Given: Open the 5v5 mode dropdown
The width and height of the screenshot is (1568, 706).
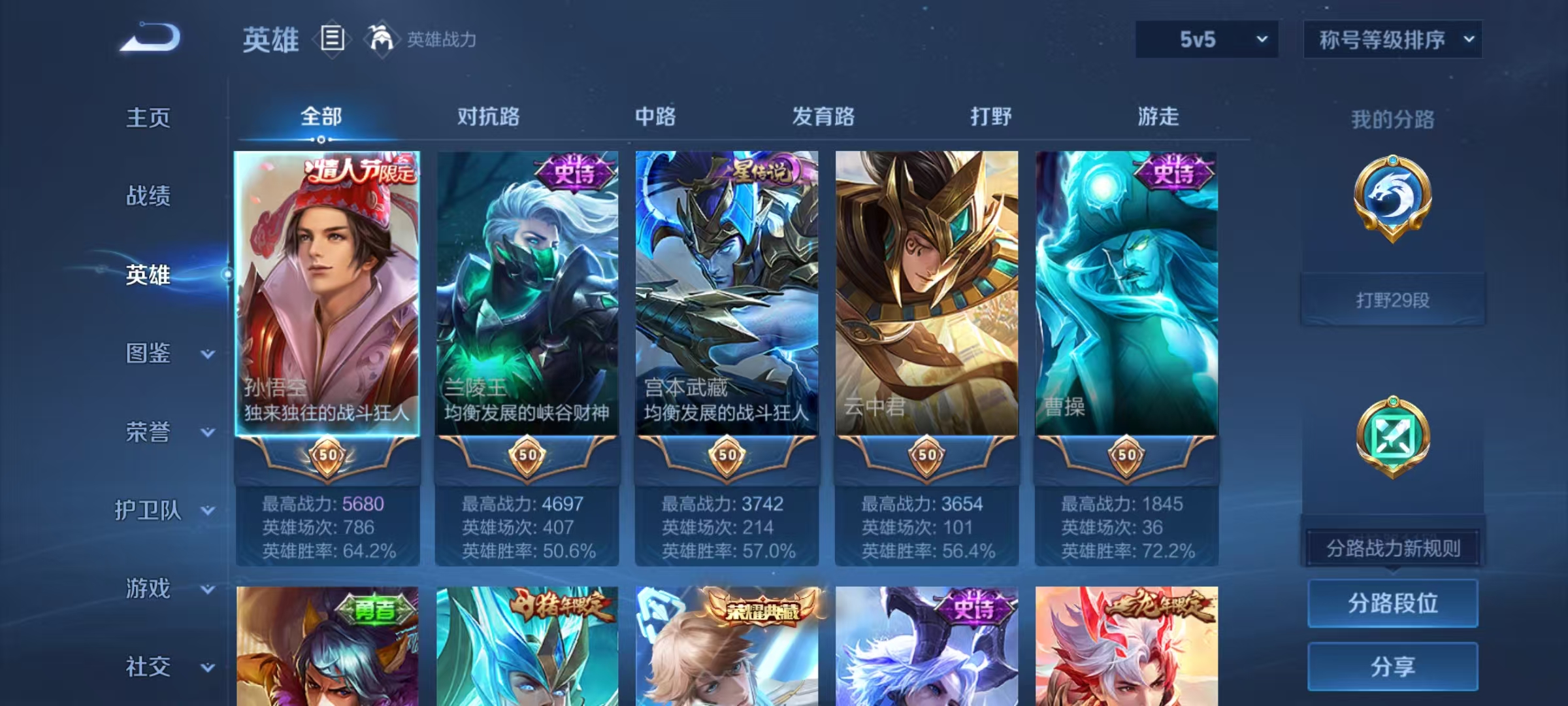Looking at the screenshot, I should [x=1207, y=39].
